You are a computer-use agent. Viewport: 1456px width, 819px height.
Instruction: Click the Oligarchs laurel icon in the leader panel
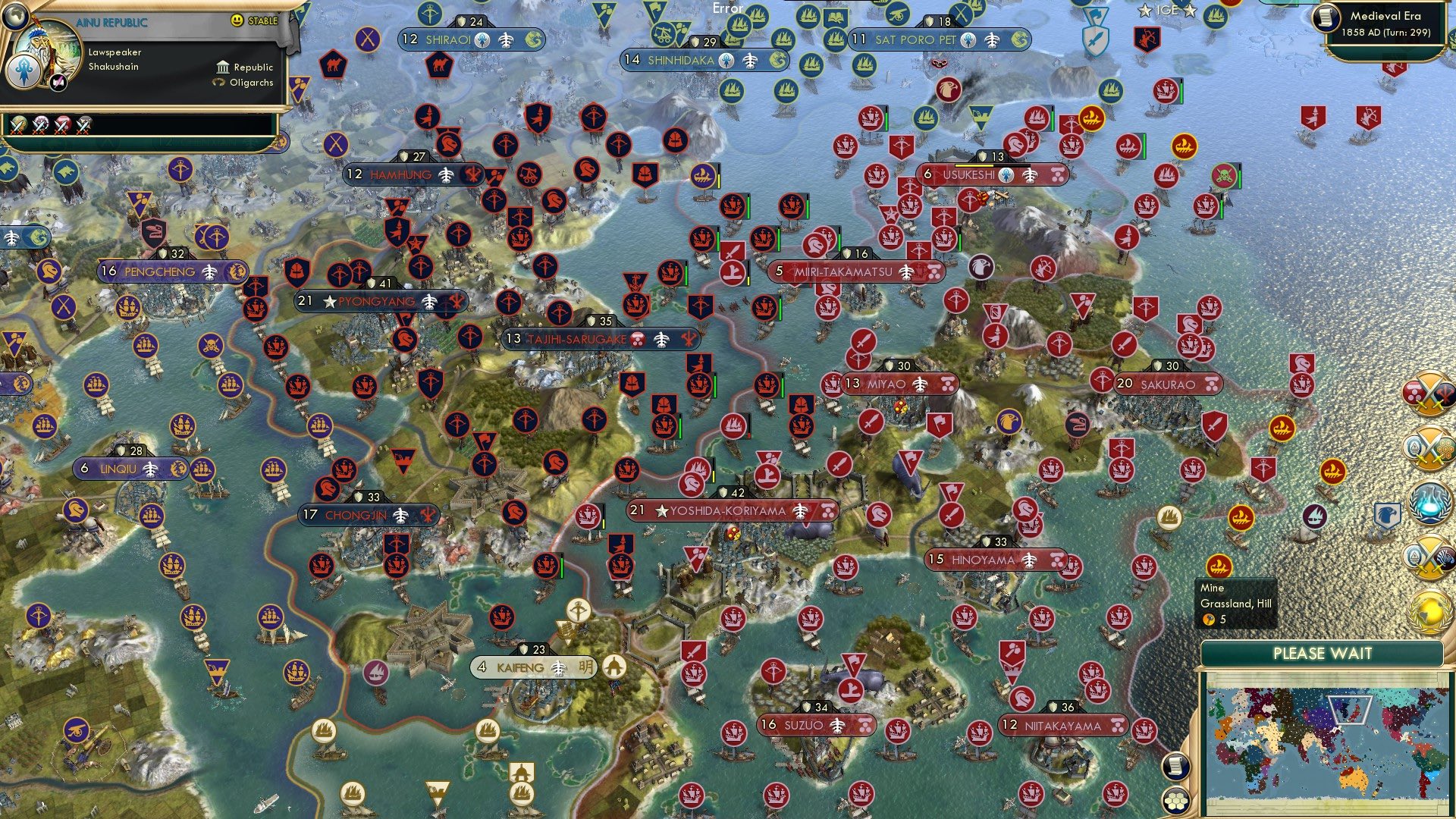coord(220,82)
